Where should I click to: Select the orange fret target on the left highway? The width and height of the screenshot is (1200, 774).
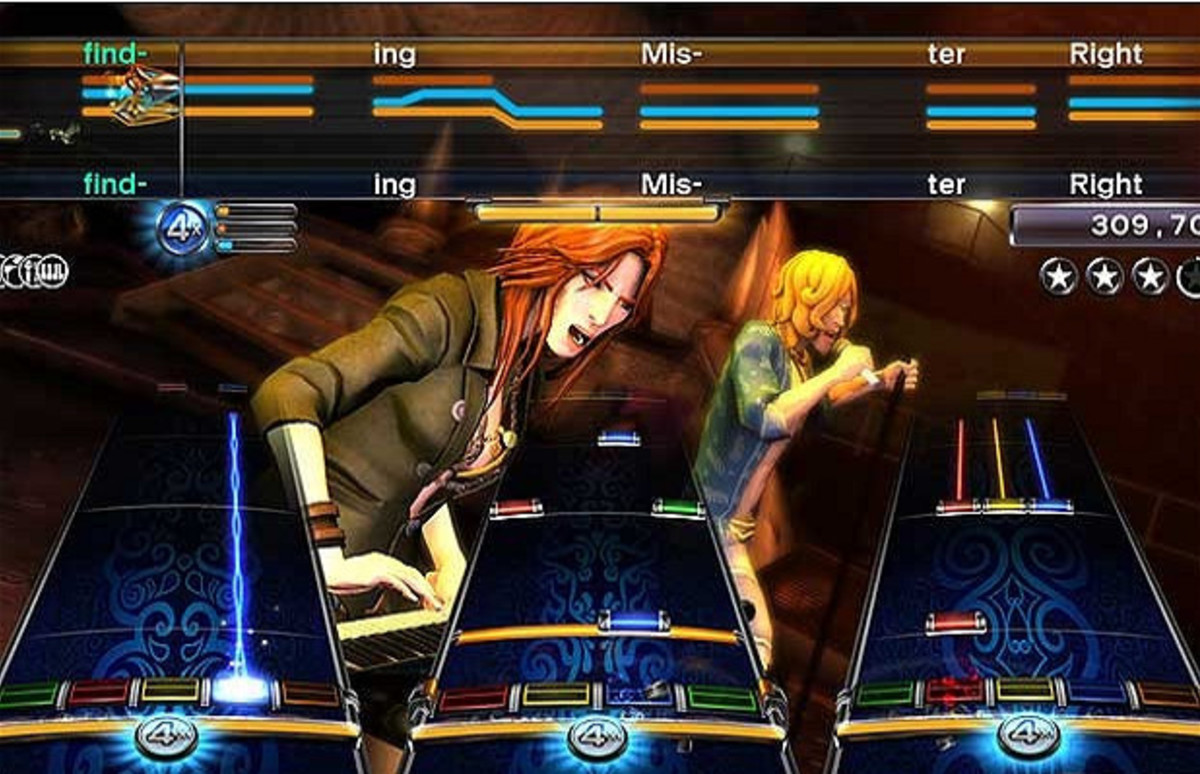tap(310, 692)
